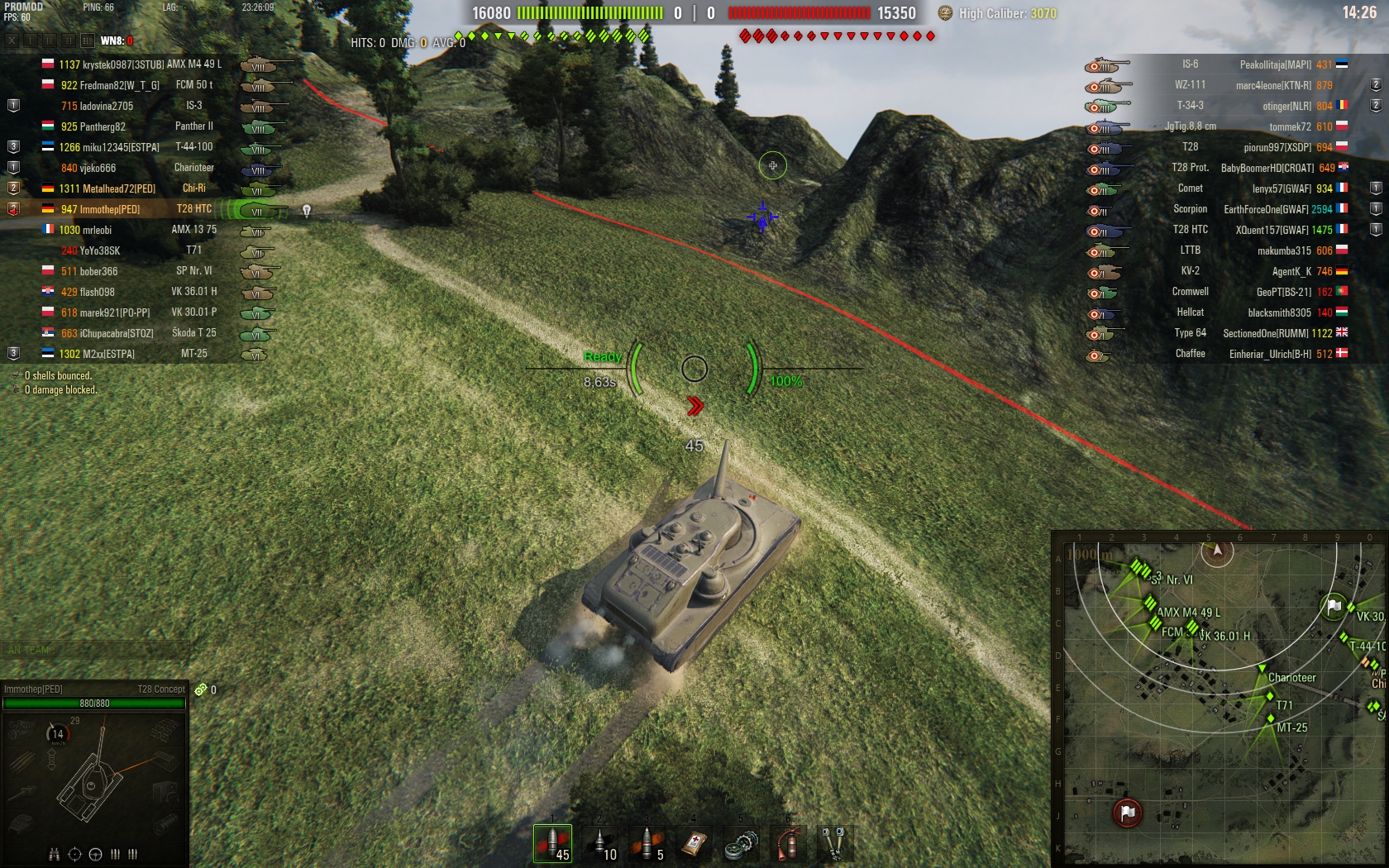This screenshot has width=1389, height=868.
Task: Click the red enemy base flag on minimap
Action: [1128, 813]
